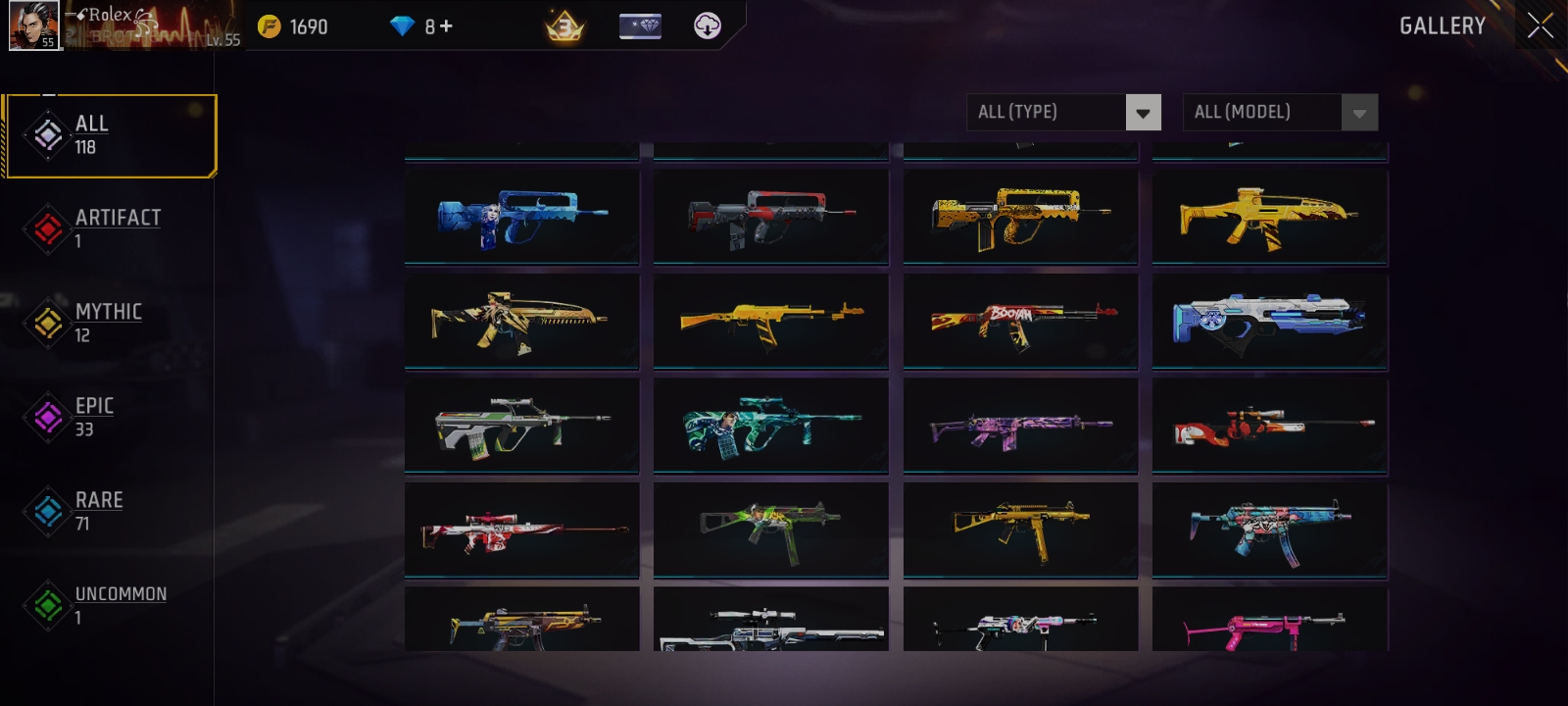Close the gallery with the X button
Image resolution: width=1568 pixels, height=706 pixels.
(x=1539, y=26)
